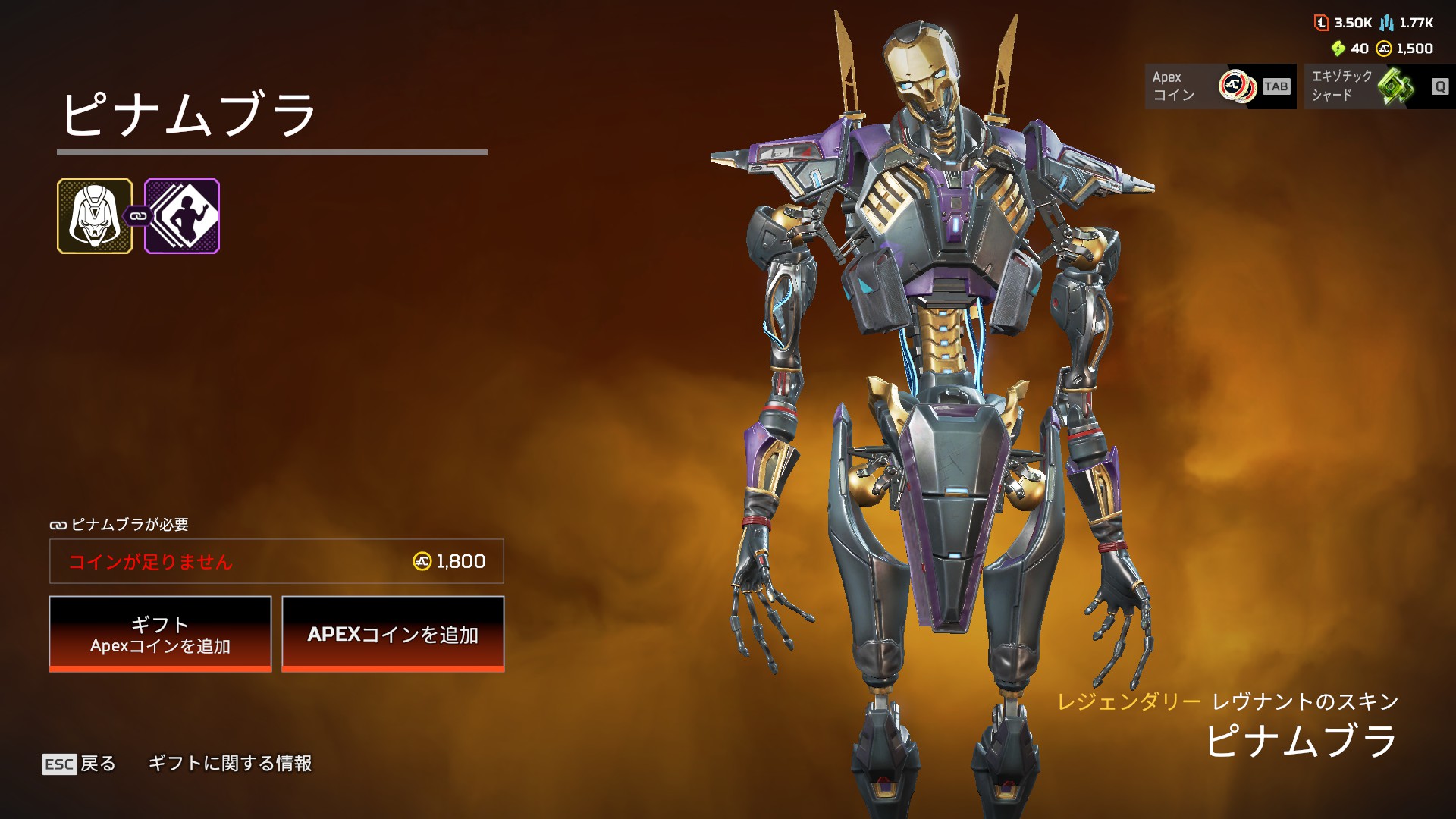Open ギフトに関する情報
Image resolution: width=1456 pixels, height=819 pixels.
click(x=230, y=764)
